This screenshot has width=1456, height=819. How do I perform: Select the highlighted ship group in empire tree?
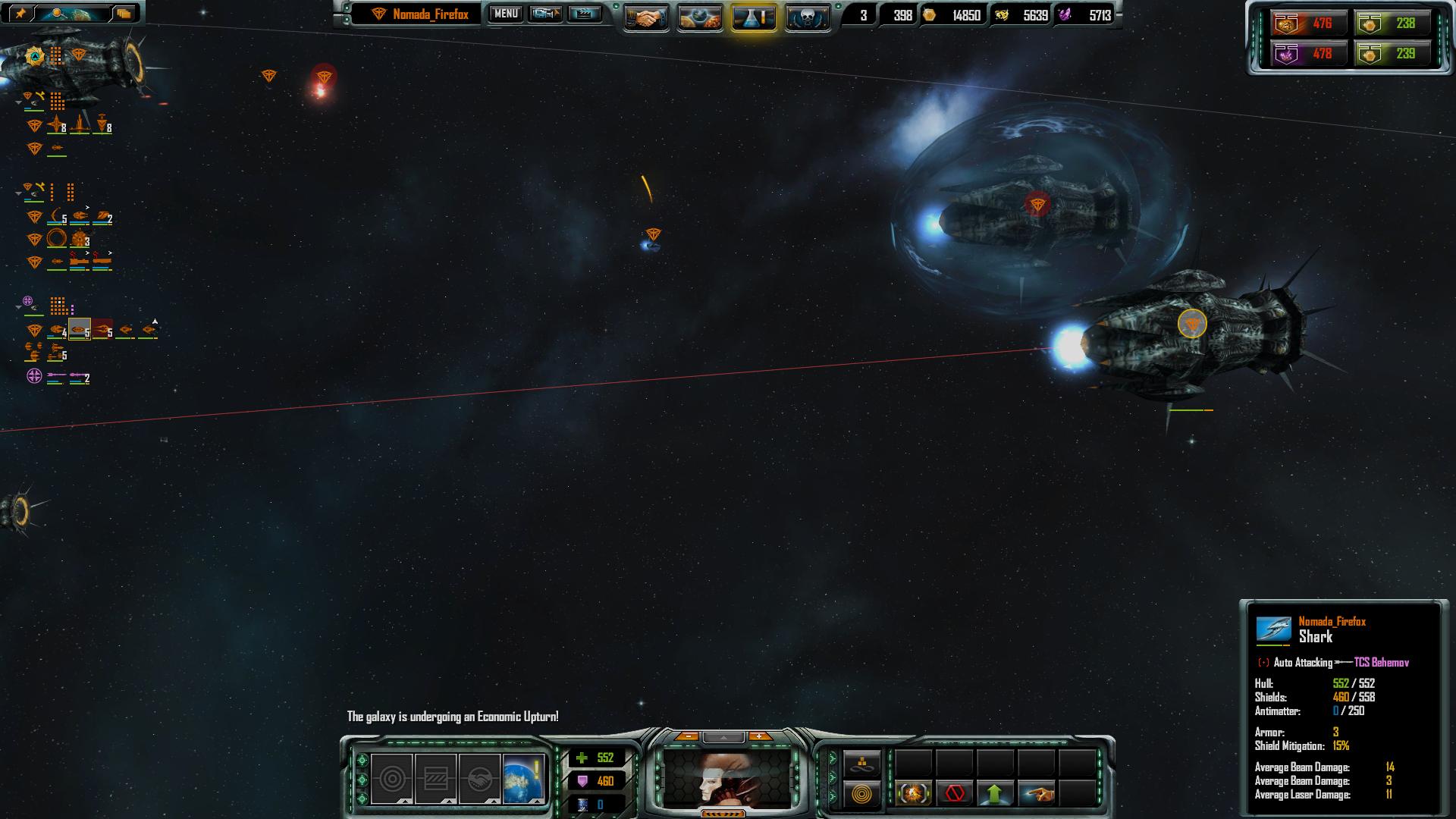79,330
